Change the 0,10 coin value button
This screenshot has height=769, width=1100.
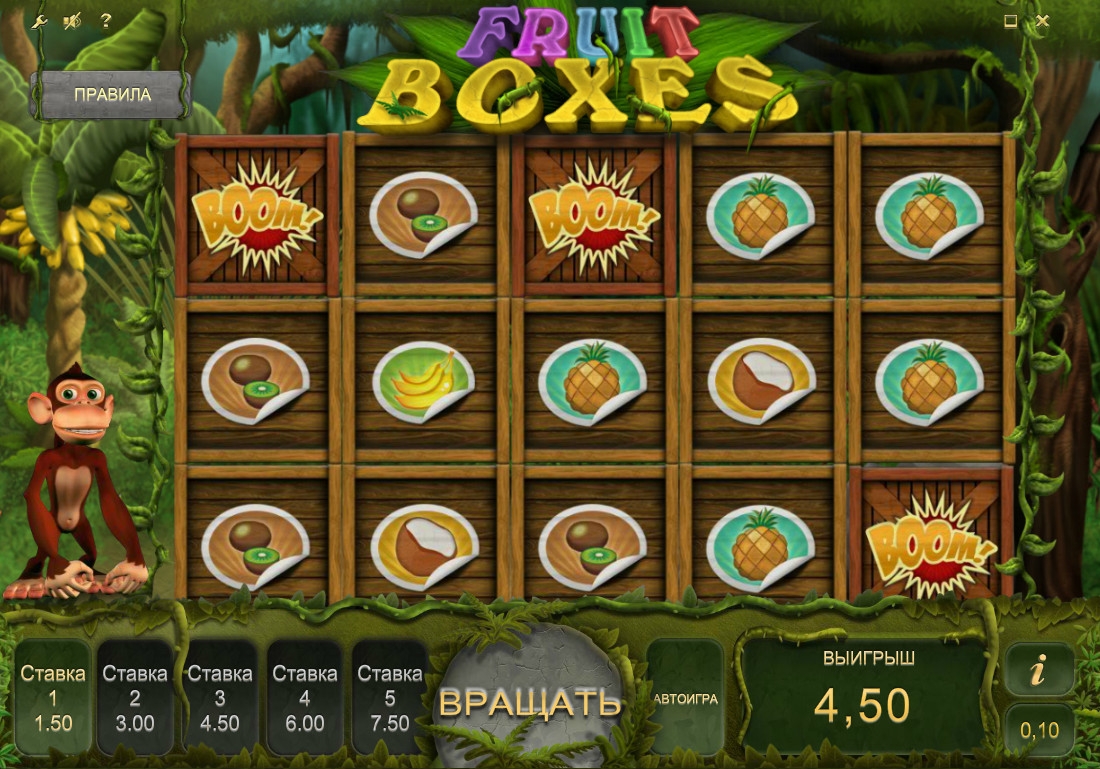coord(1039,731)
